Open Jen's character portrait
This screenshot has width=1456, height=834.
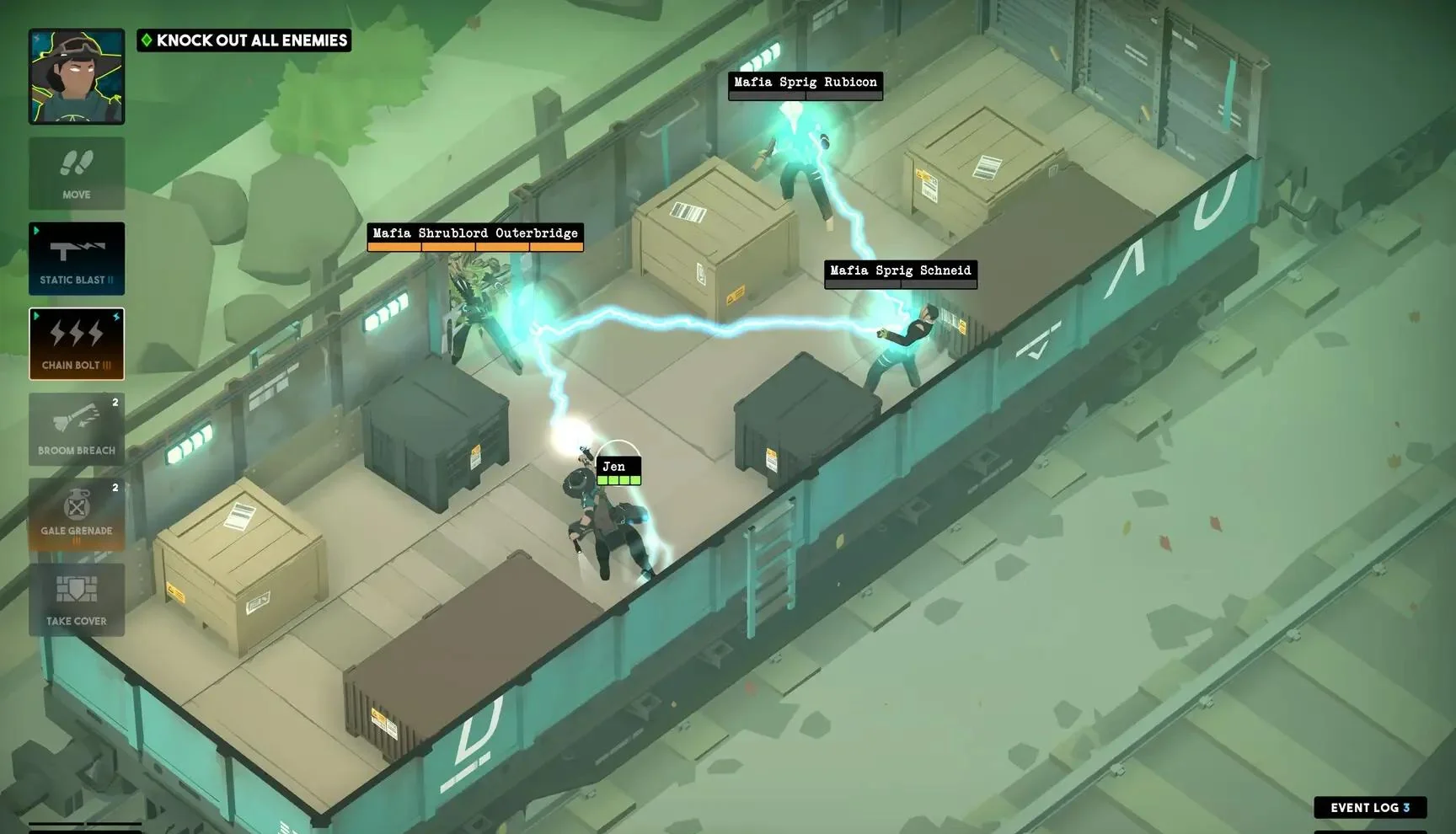point(77,77)
